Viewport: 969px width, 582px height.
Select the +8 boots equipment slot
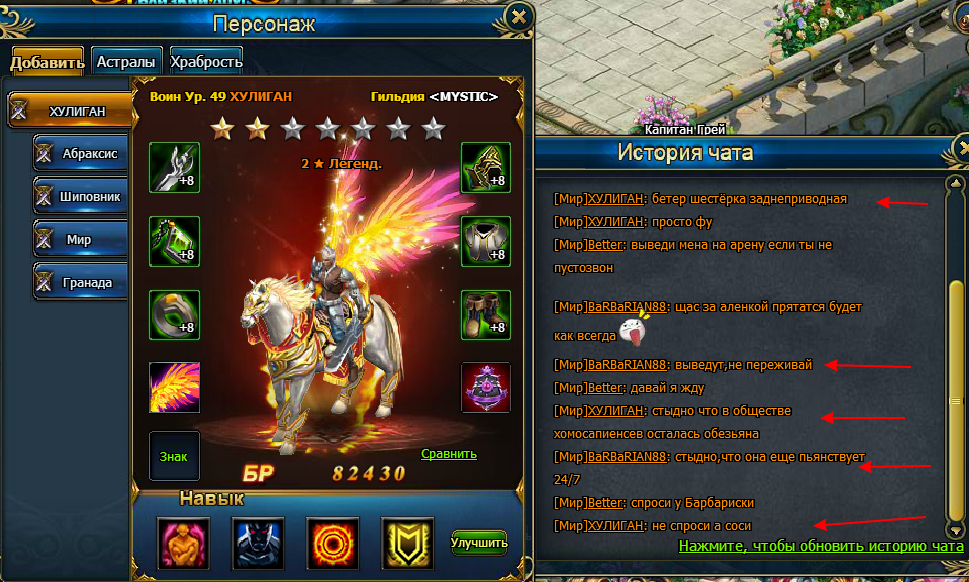(x=486, y=314)
